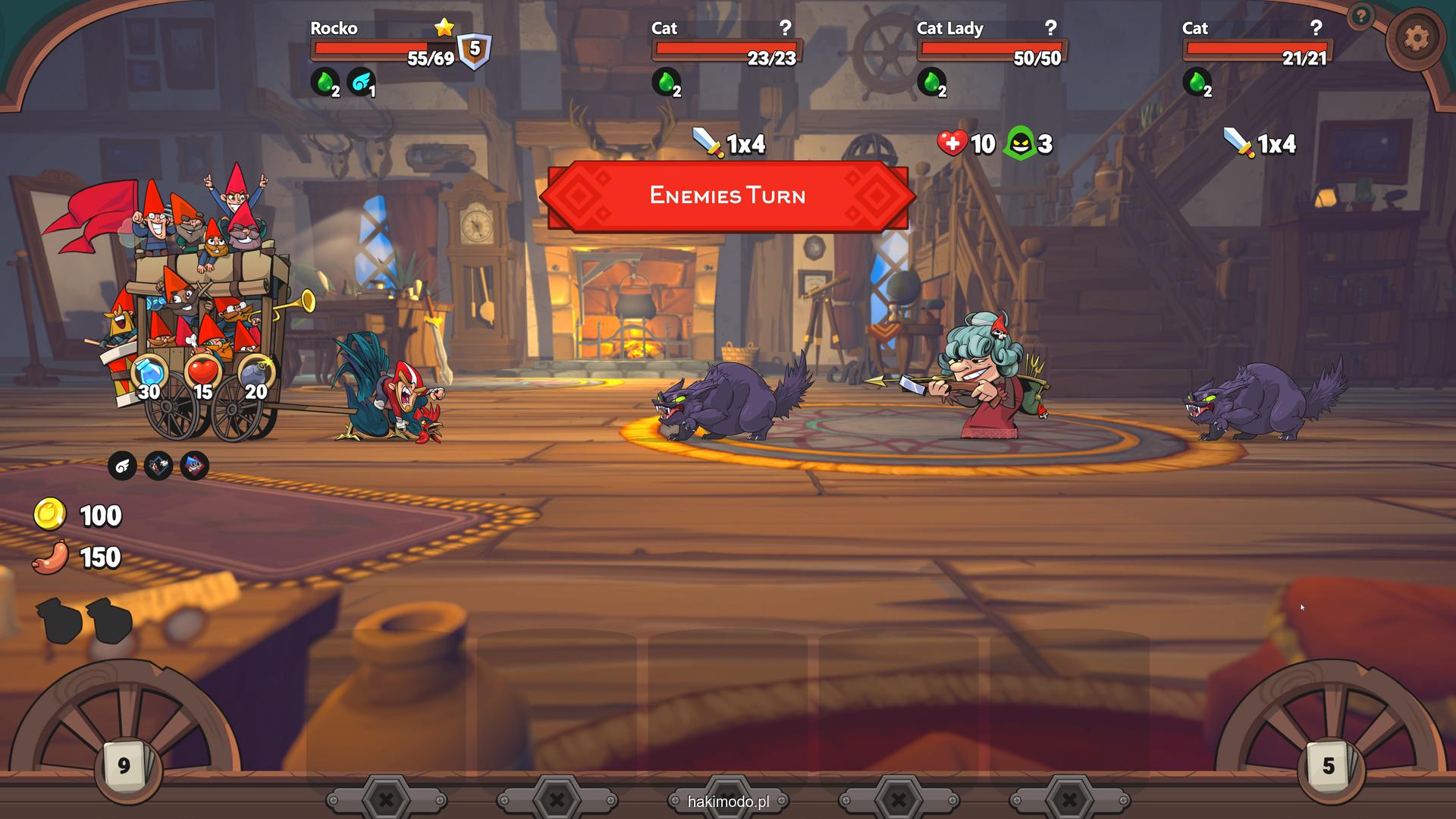The height and width of the screenshot is (819, 1456).
Task: Inspect Rocko's blue wing status effect
Action: tap(360, 82)
